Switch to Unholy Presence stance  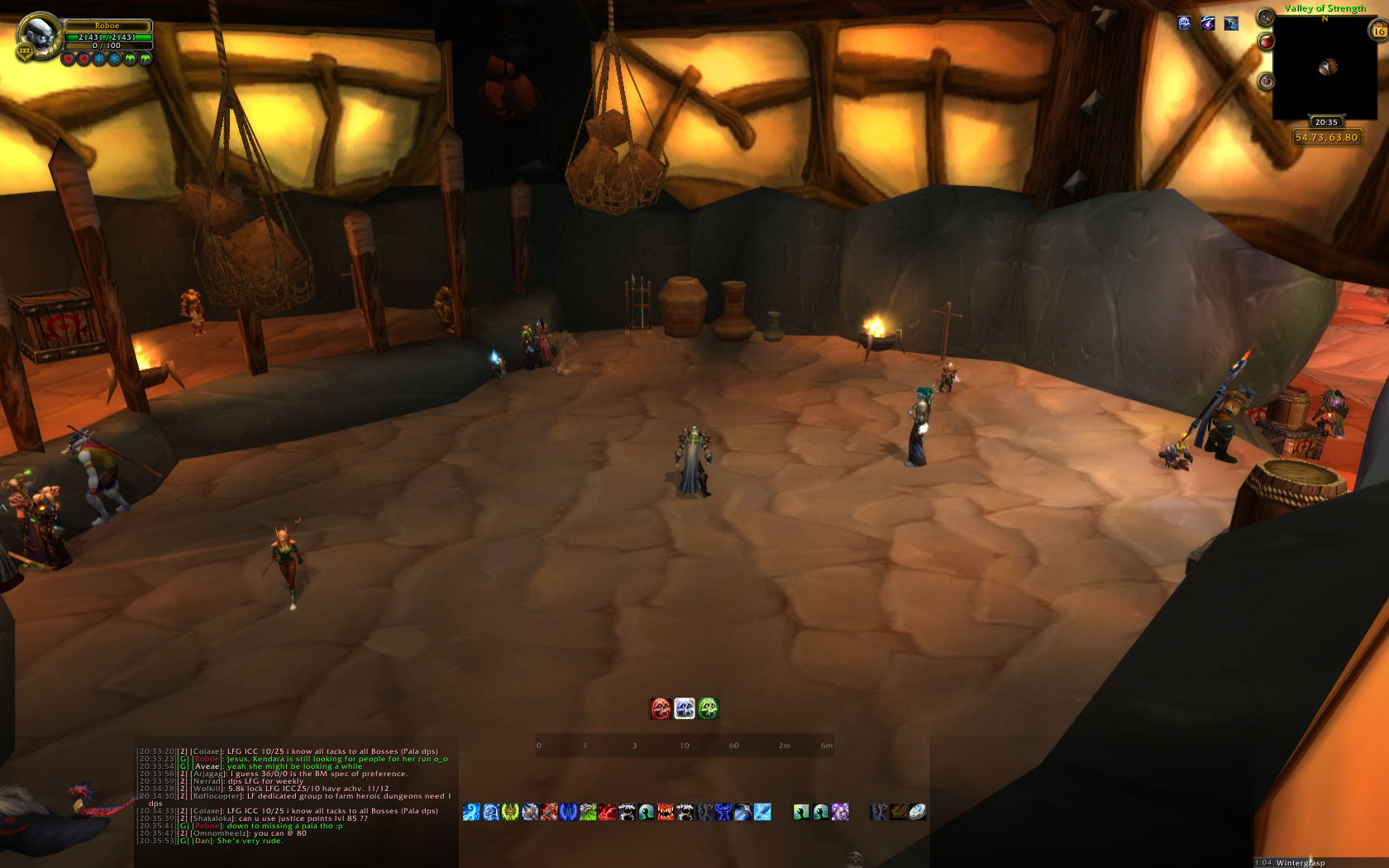708,708
